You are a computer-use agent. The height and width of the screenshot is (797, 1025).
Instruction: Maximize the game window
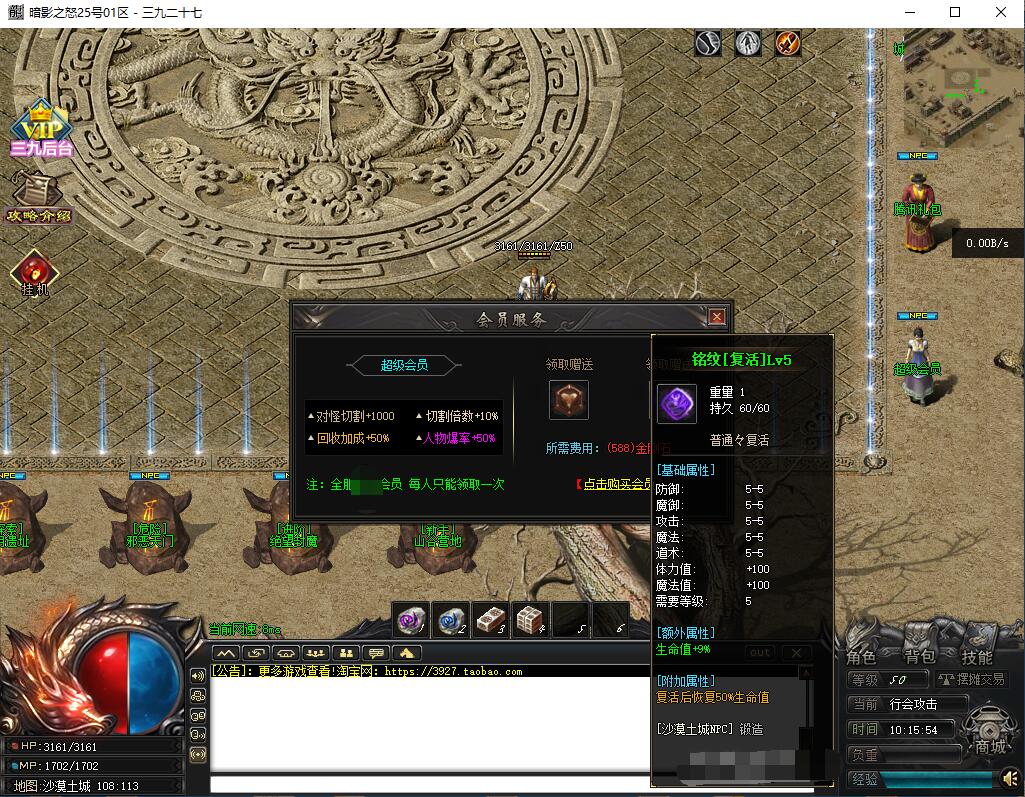point(954,13)
